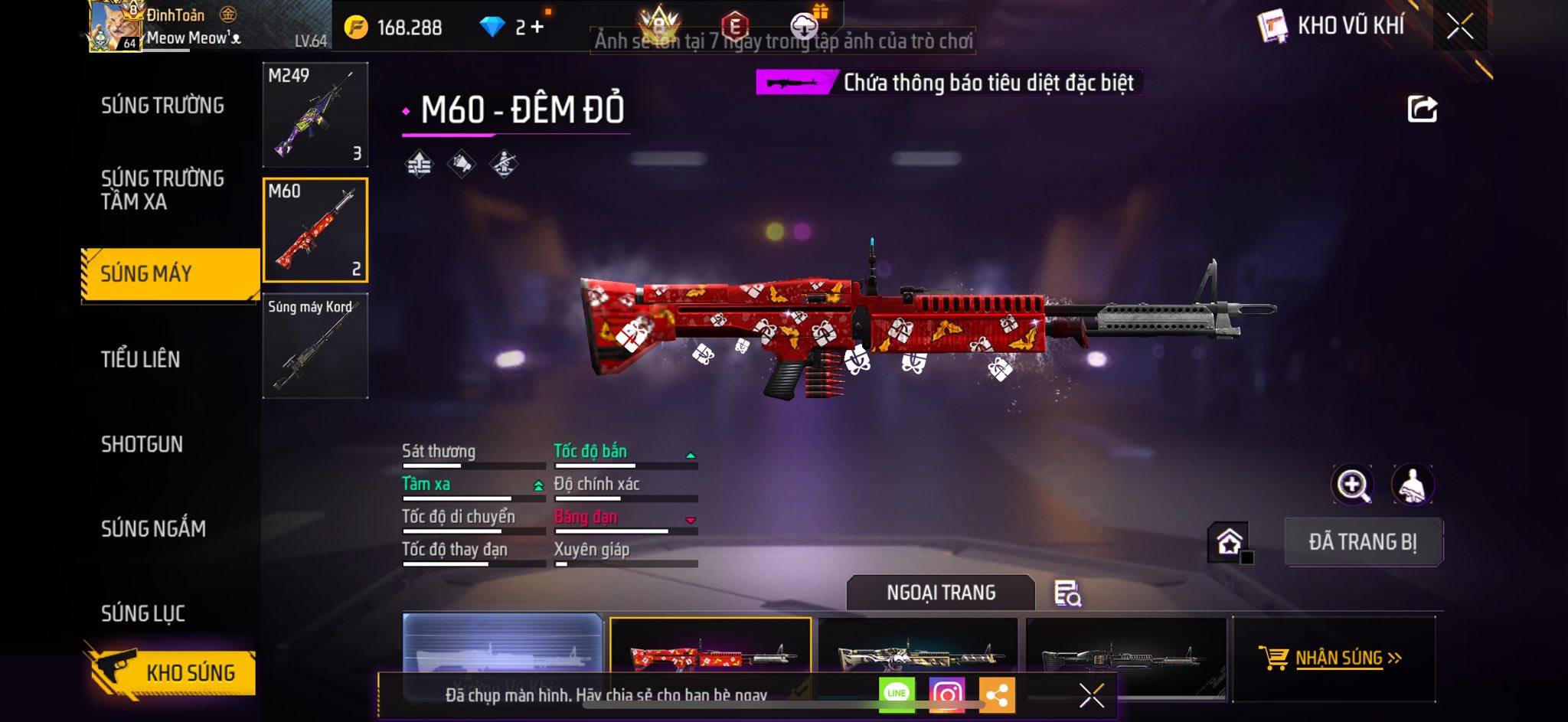Image resolution: width=1568 pixels, height=722 pixels.
Task: Click the Đã Trang Bị button
Action: pyautogui.click(x=1363, y=542)
